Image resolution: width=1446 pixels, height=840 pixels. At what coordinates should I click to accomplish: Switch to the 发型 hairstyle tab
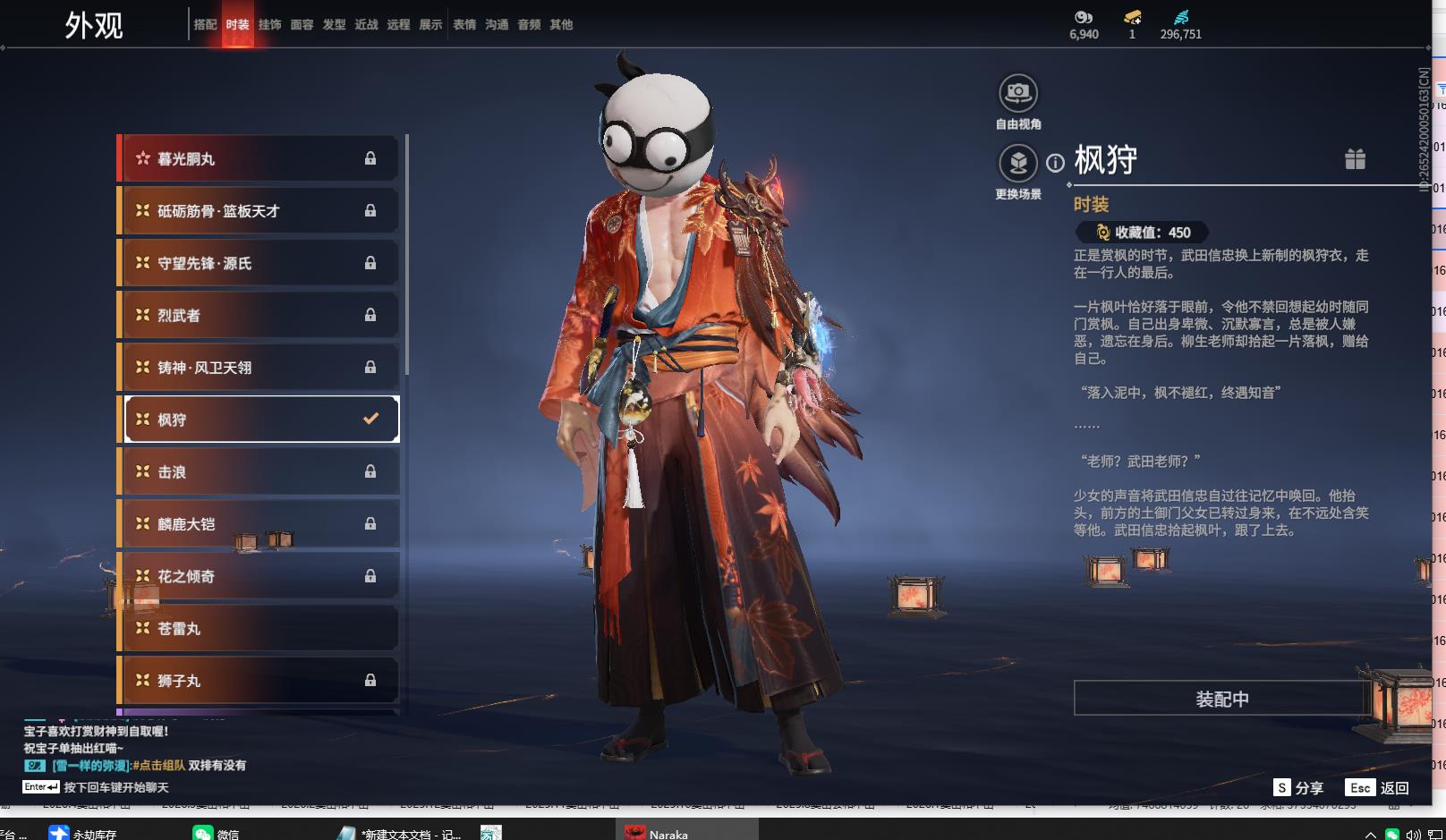tap(334, 25)
